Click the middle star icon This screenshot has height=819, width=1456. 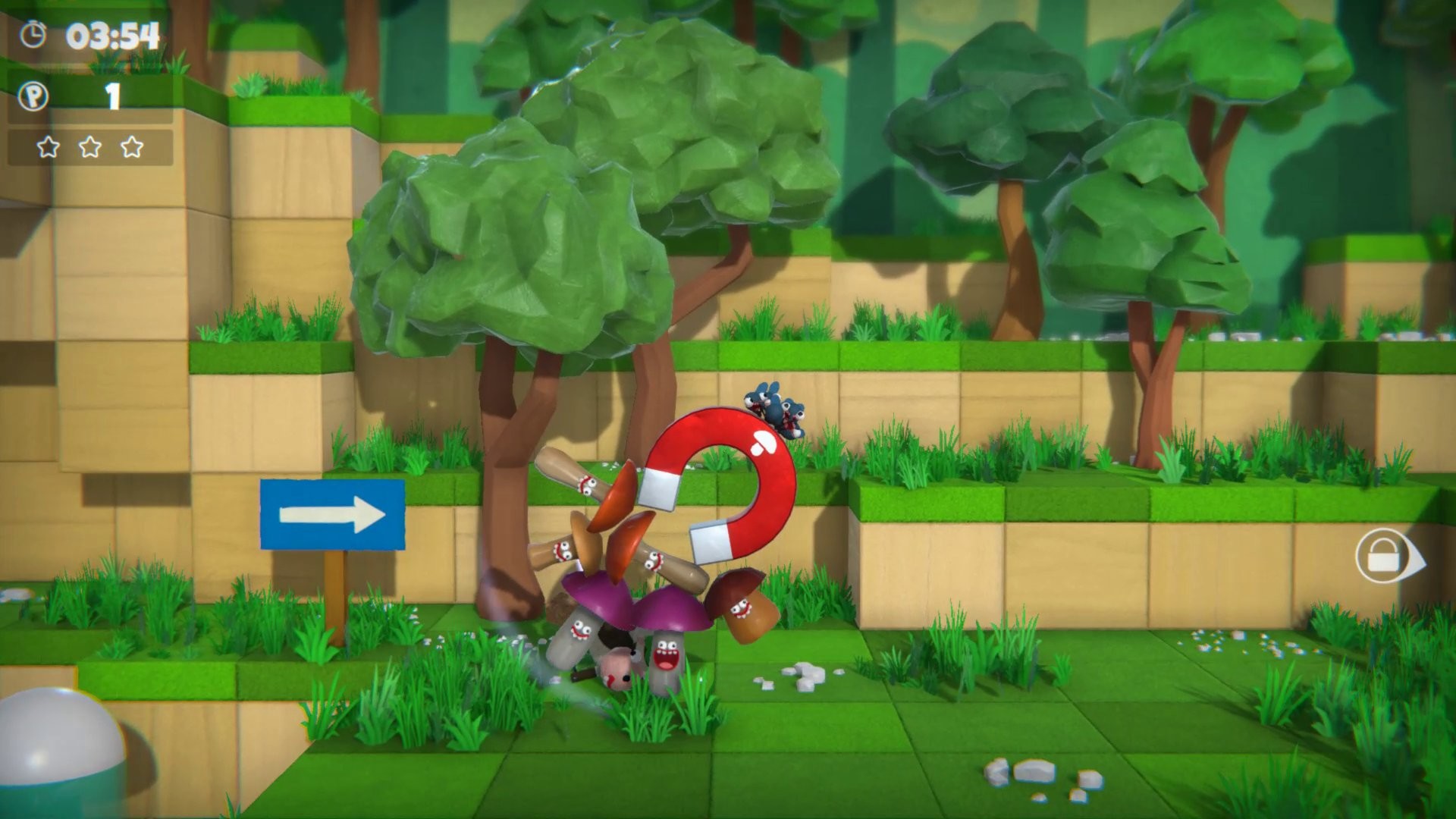[x=89, y=145]
